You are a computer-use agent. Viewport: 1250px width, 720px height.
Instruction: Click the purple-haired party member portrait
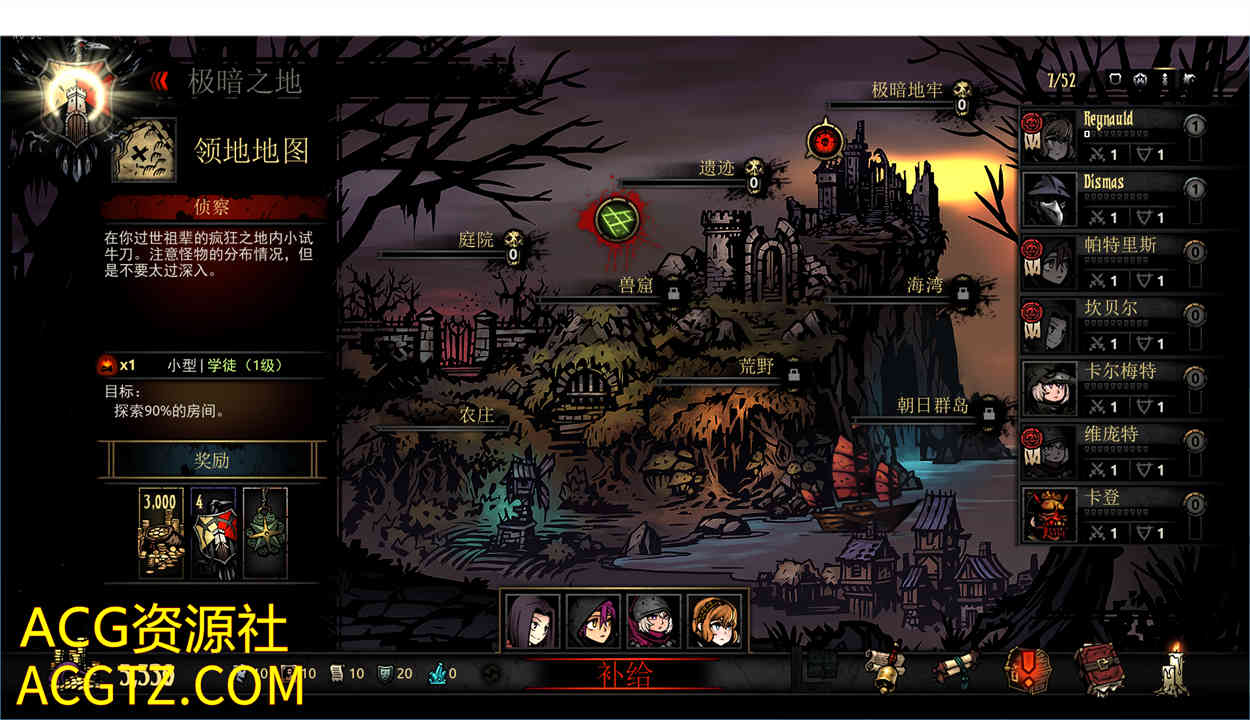point(533,621)
